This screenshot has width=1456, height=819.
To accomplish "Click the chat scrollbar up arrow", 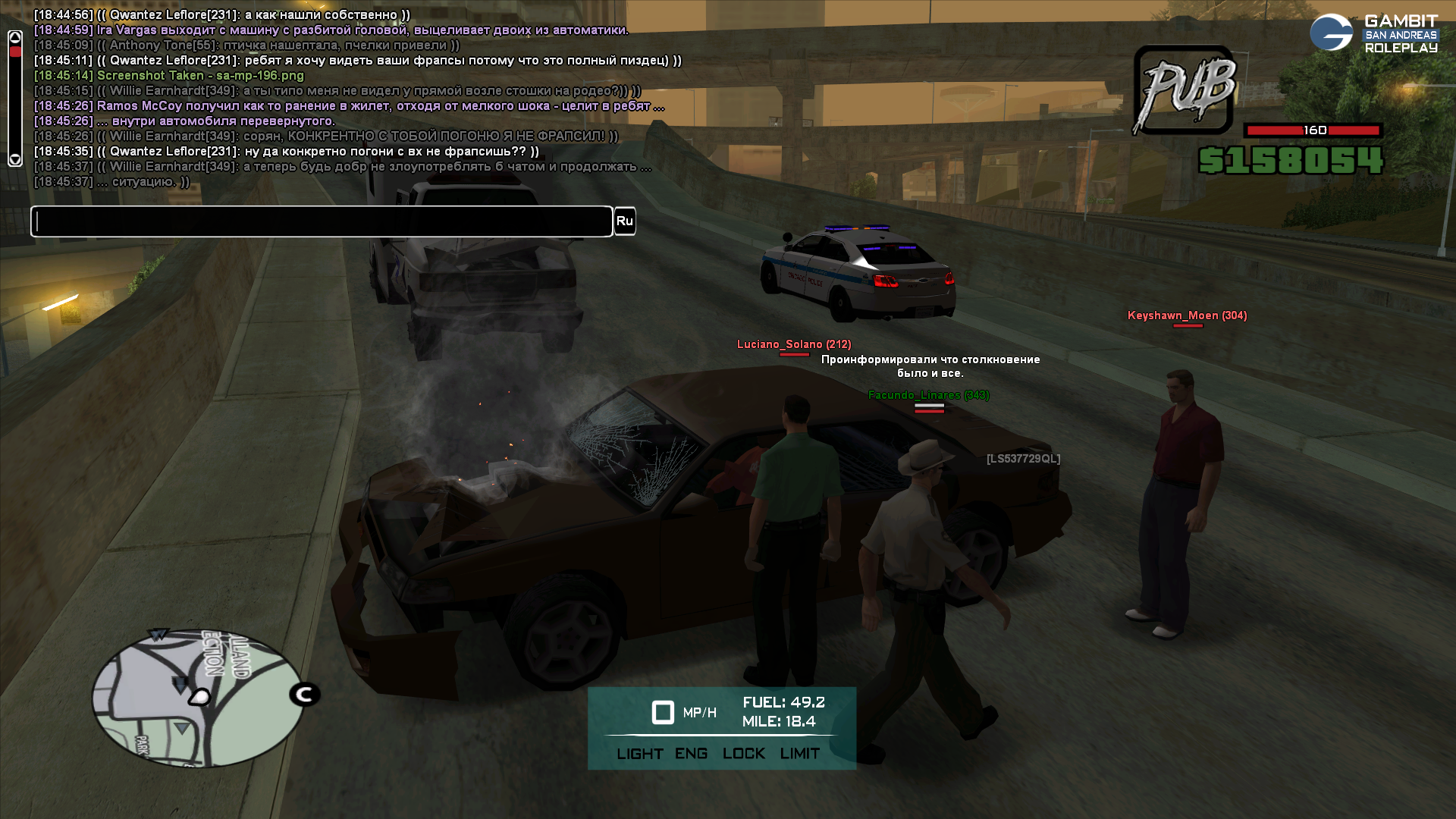I will click(15, 37).
